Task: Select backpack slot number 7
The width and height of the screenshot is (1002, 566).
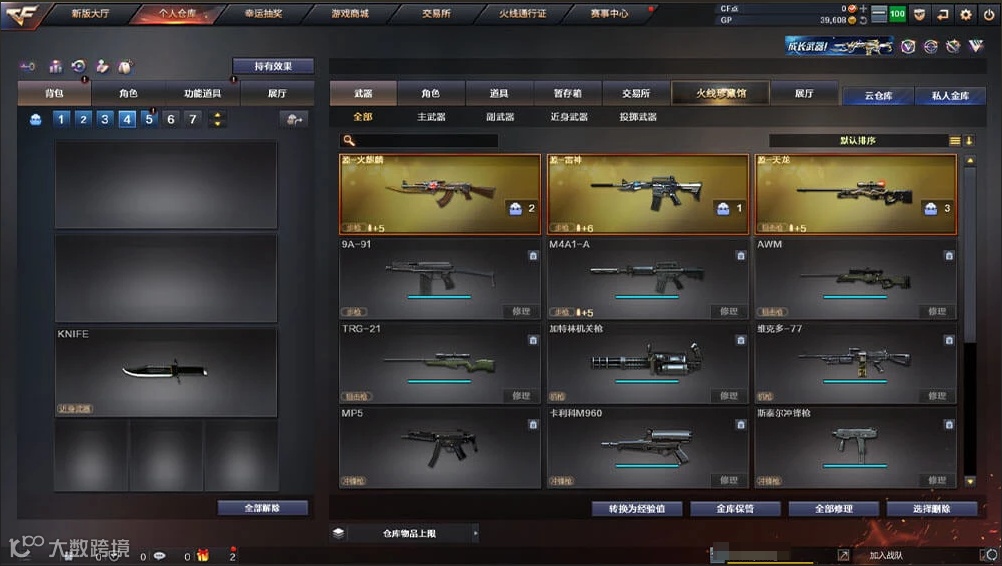Action: 193,119
